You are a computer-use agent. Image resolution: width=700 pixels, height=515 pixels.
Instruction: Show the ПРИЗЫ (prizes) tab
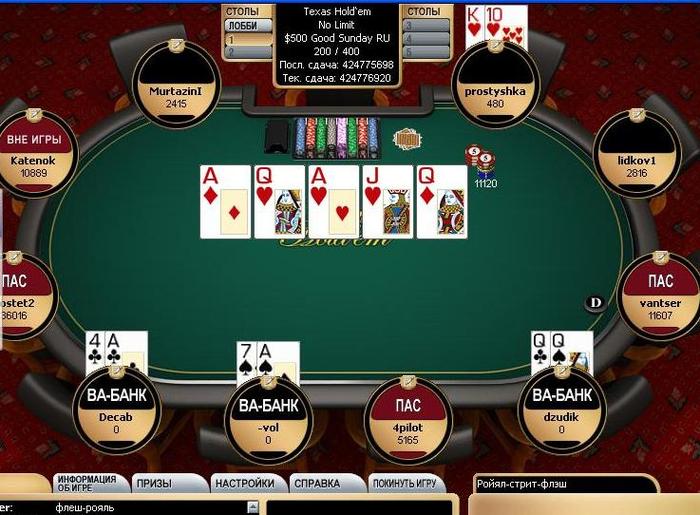click(154, 484)
